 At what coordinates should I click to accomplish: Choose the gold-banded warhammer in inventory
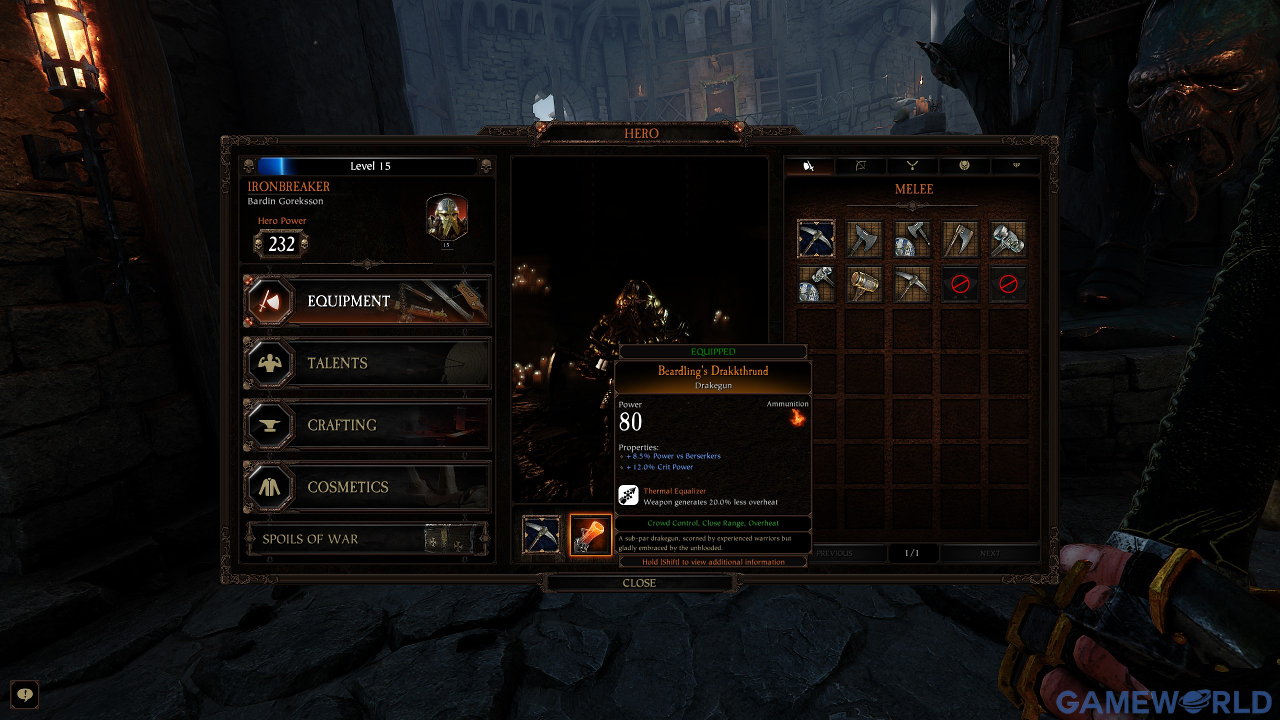864,284
